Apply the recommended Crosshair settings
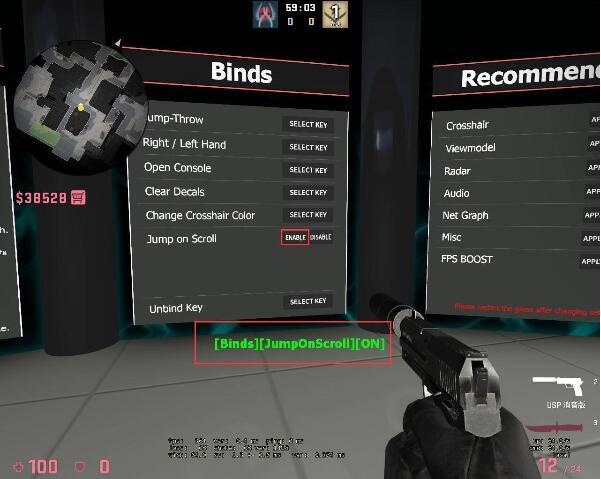Screen dimensions: 601x479 pos(592,125)
